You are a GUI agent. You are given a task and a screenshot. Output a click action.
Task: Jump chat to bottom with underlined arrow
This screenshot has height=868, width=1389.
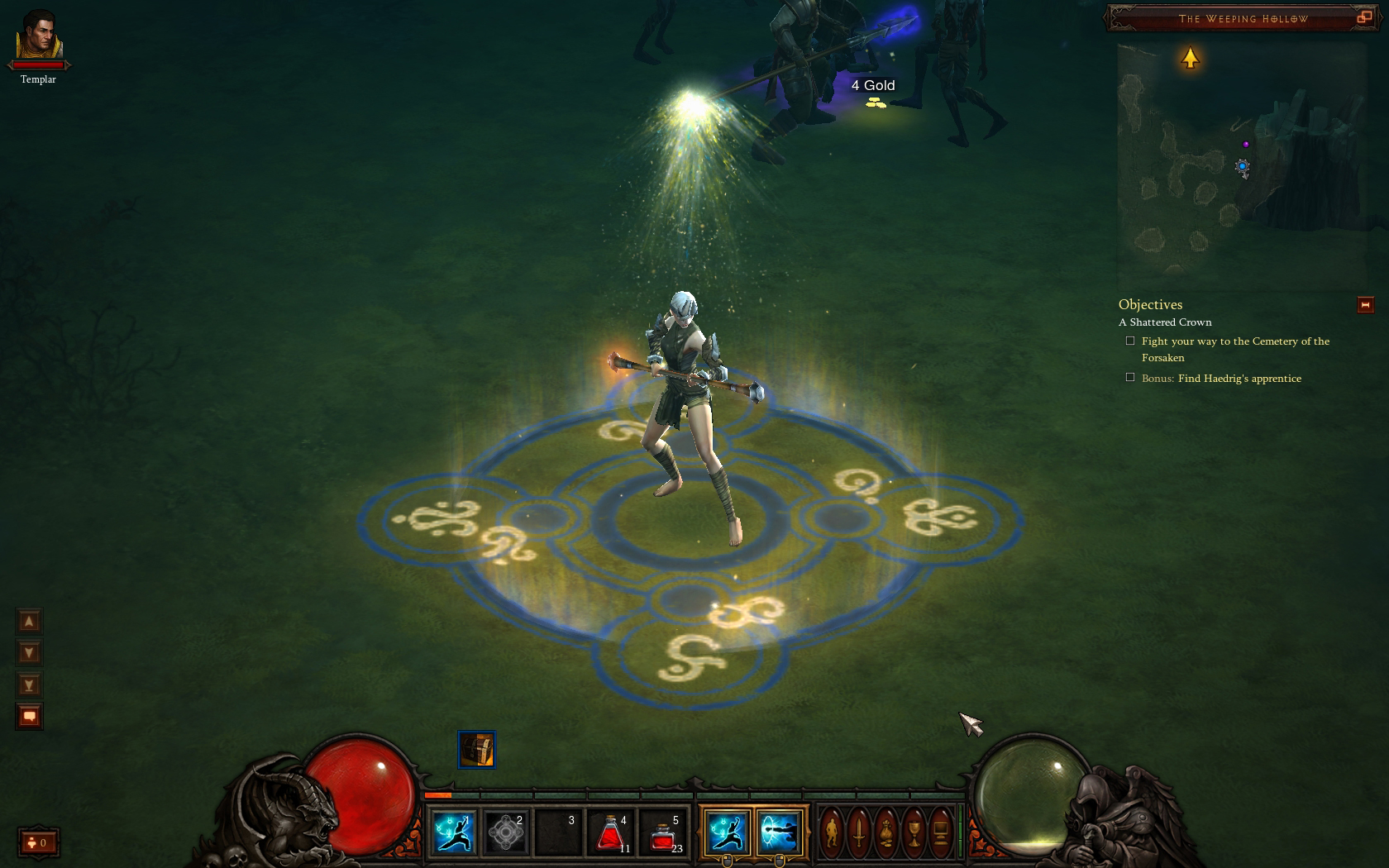coord(29,684)
